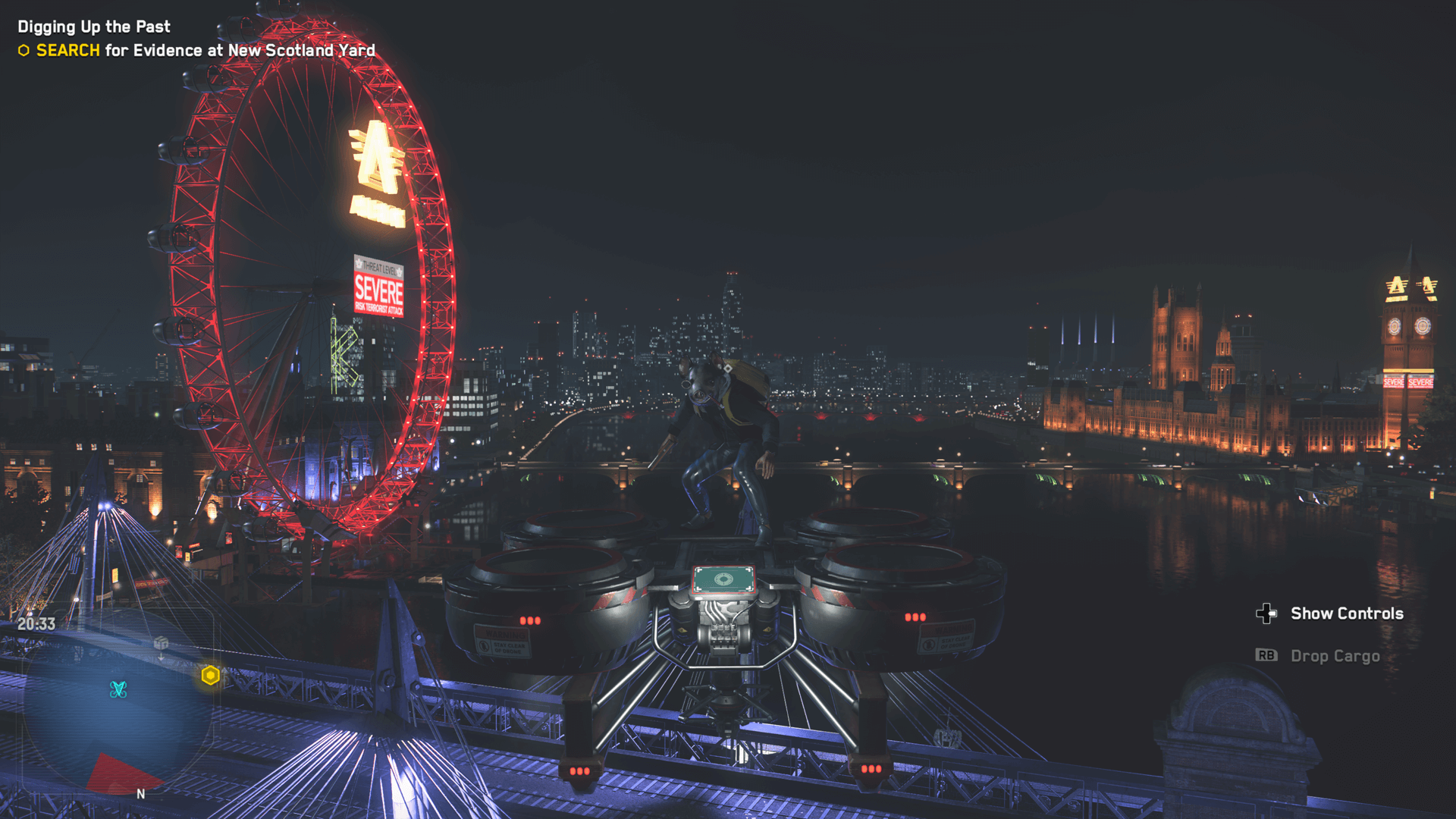Toggle the Show Controls overlay

1348,613
